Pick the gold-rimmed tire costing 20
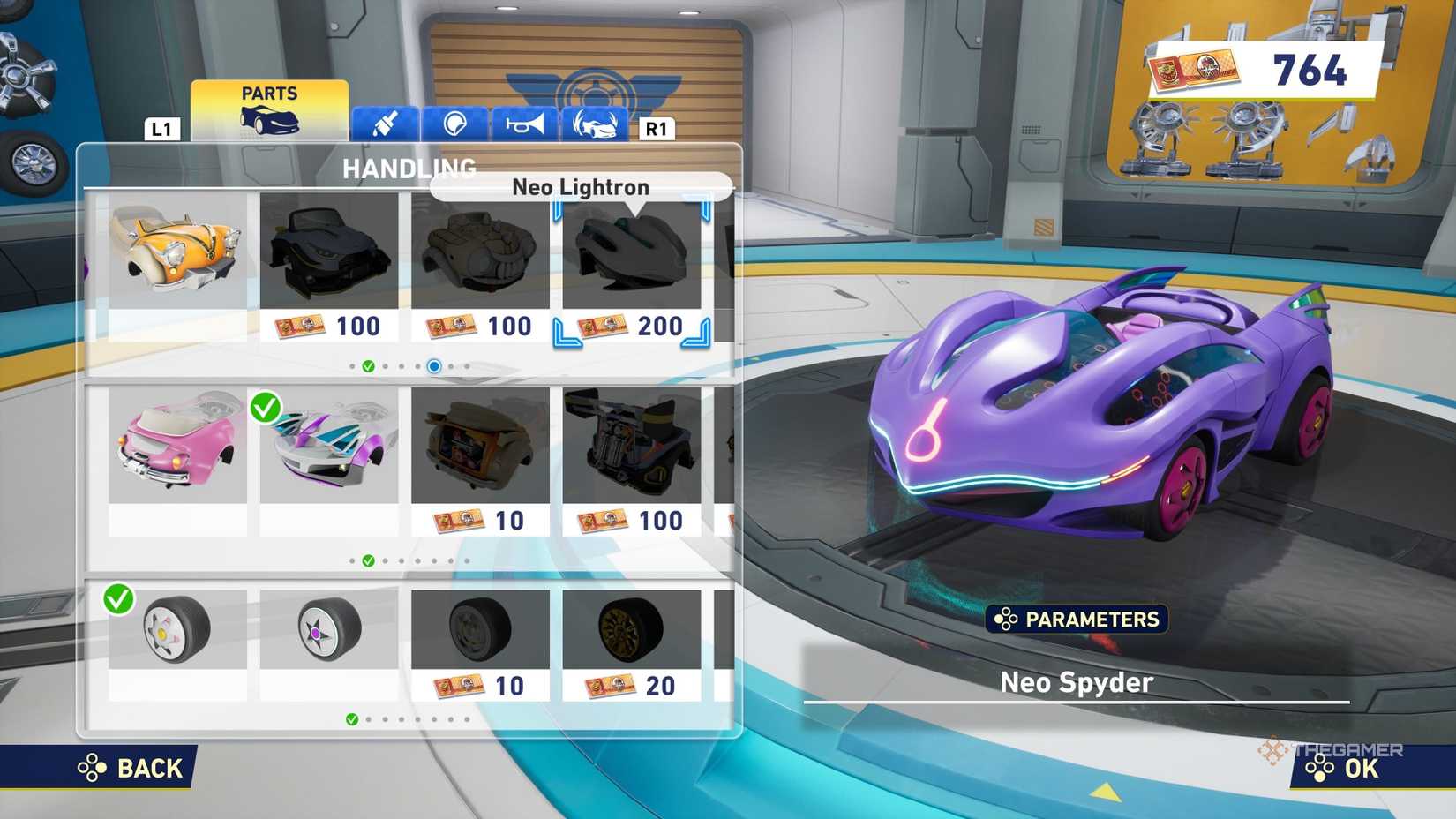Screen dimensions: 1456x819 [632, 642]
